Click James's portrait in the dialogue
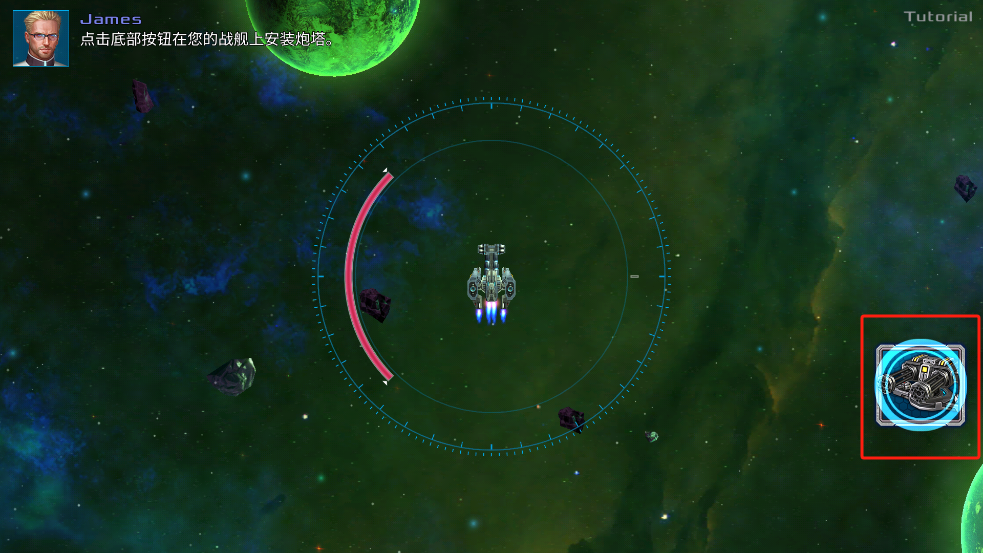 coord(41,38)
